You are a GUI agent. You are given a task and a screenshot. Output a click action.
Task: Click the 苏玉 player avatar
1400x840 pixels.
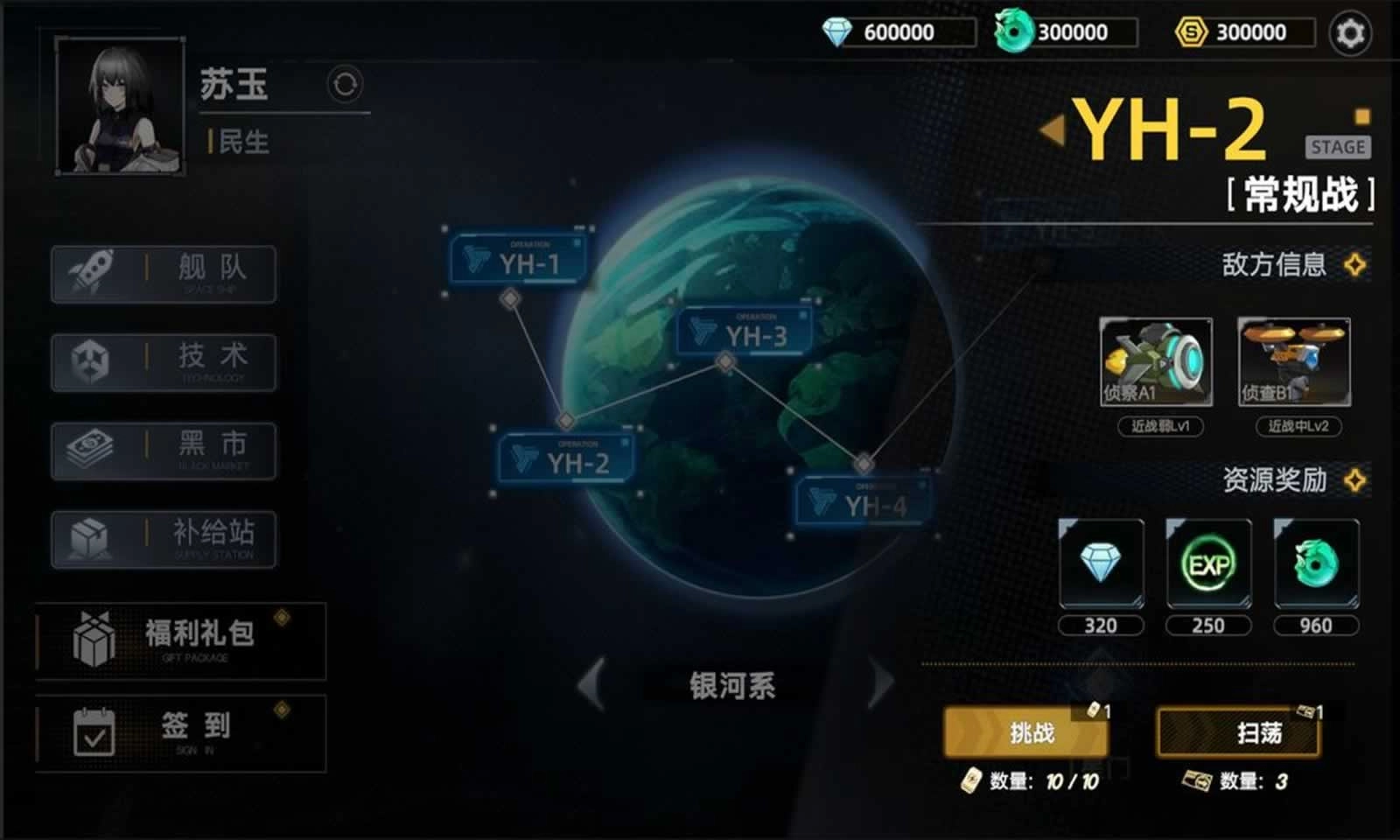coord(121,105)
